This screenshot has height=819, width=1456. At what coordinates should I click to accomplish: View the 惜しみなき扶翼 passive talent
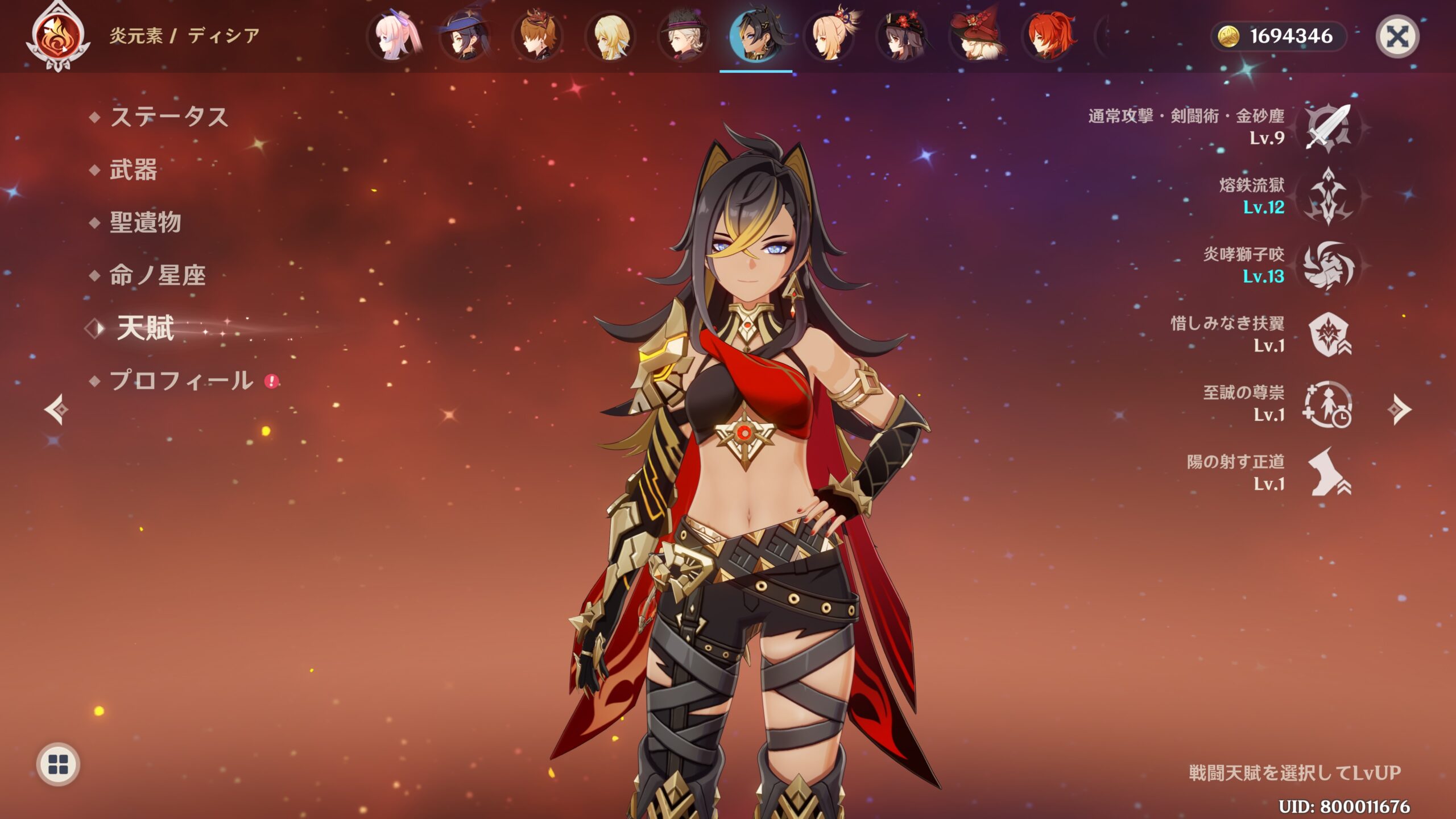(1329, 334)
